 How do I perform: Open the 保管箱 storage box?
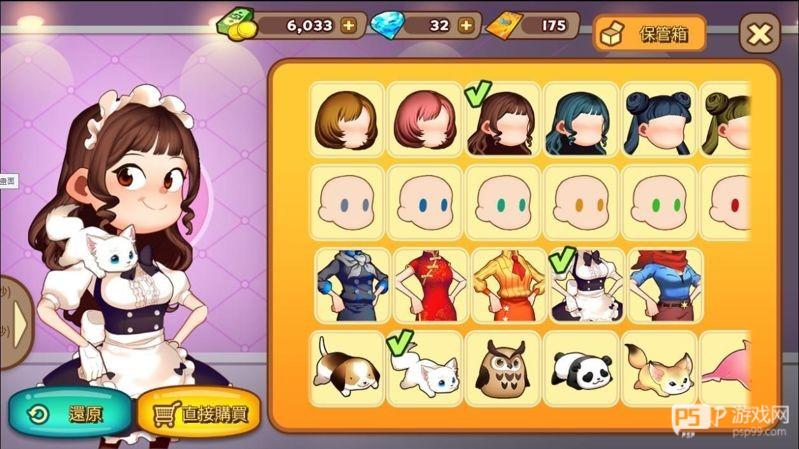pyautogui.click(x=649, y=34)
